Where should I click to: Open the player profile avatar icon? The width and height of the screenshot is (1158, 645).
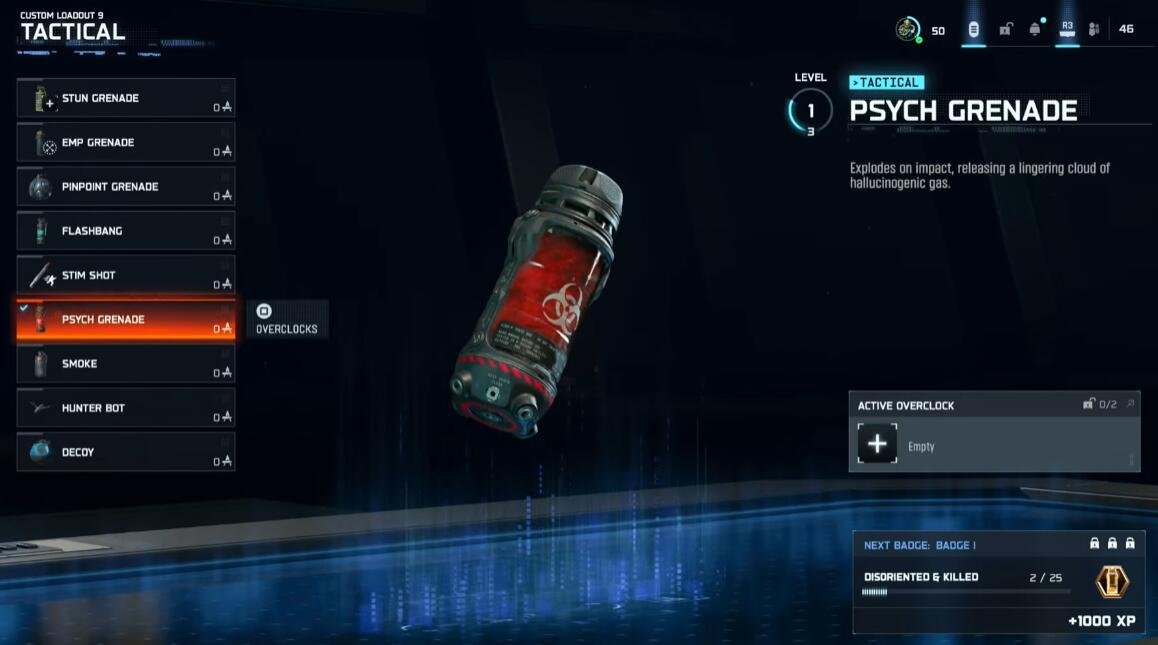(x=907, y=29)
